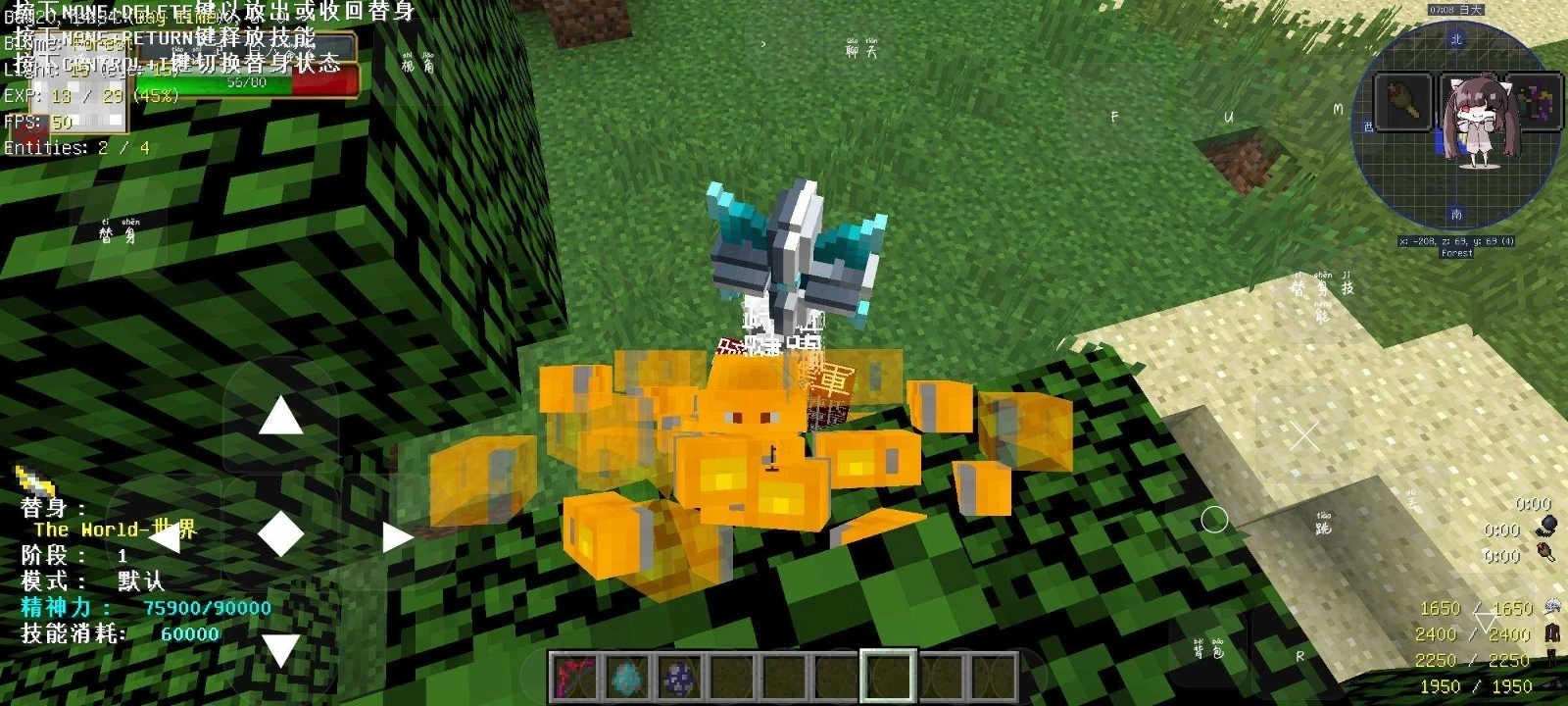The image size is (1568, 706).
Task: Select the stand wings icon next to 1650
Action: click(1551, 606)
